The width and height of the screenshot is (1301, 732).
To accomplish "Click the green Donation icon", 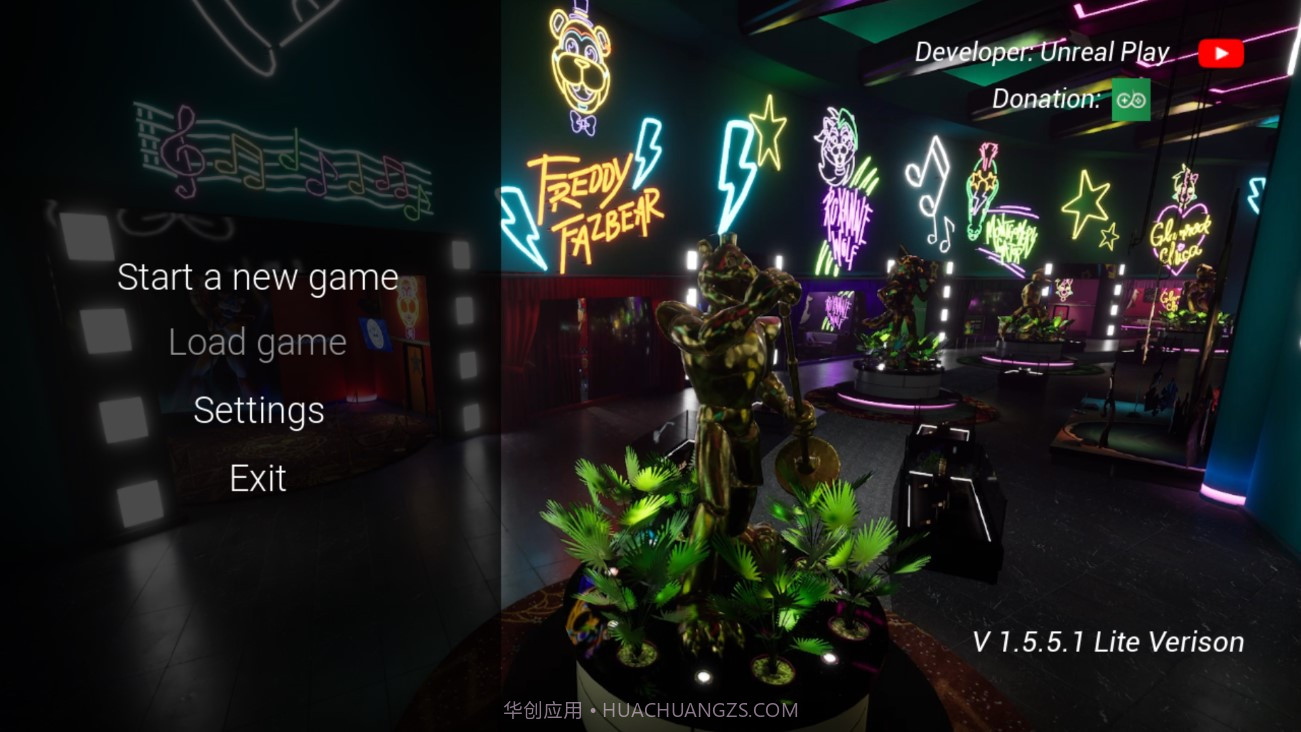I will [x=1131, y=100].
